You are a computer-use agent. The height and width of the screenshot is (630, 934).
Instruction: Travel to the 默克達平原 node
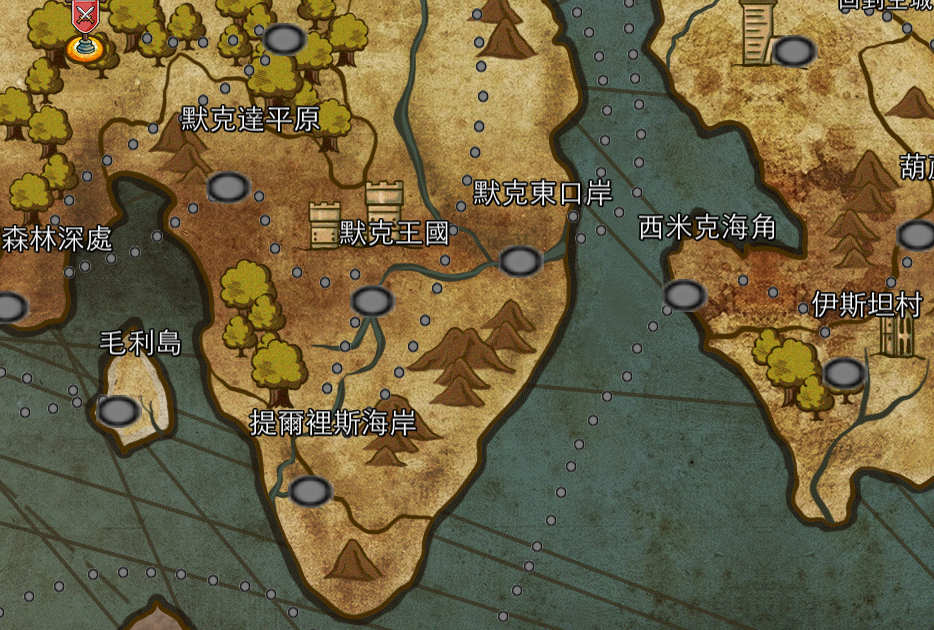tap(228, 187)
